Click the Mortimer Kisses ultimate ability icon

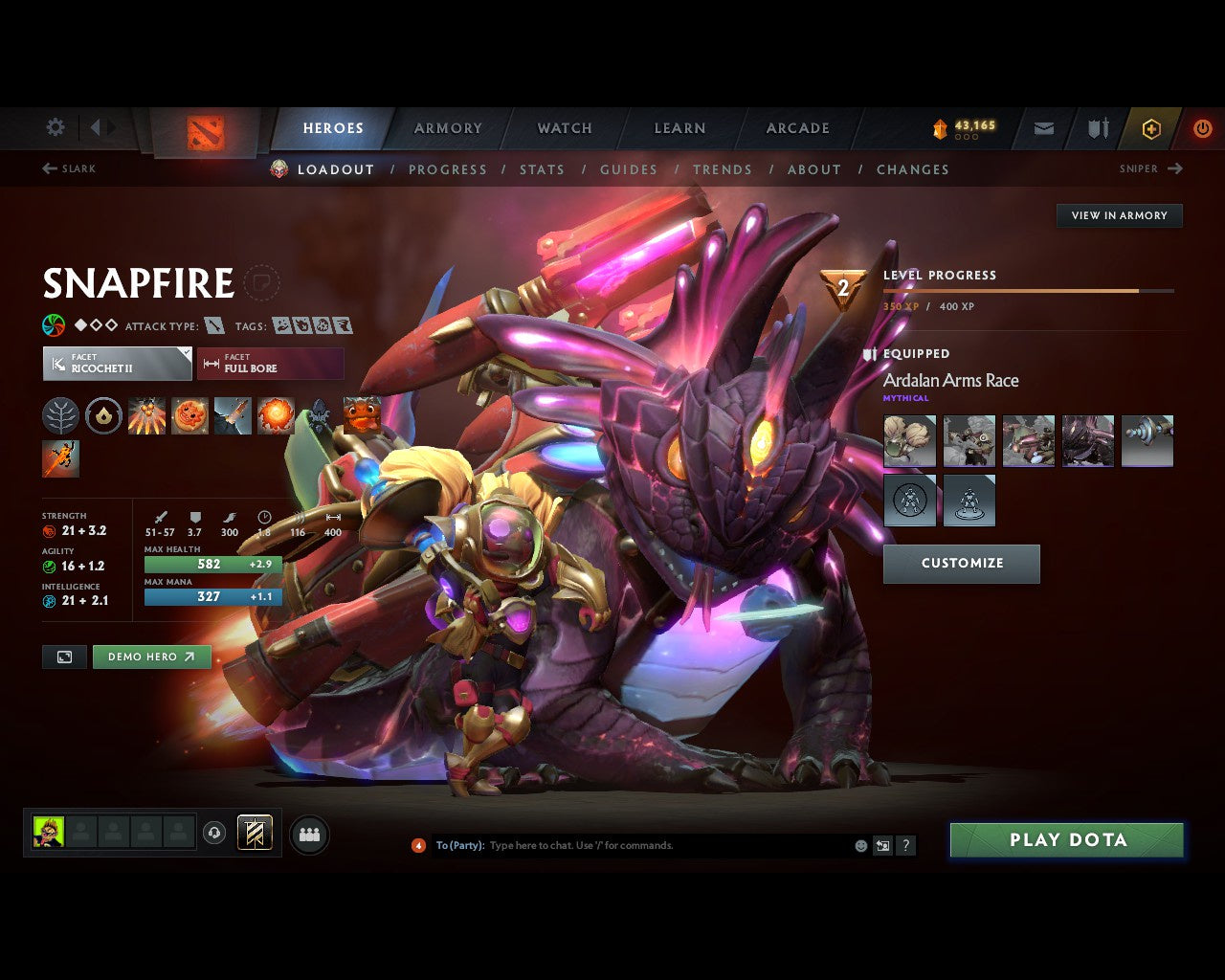(x=276, y=416)
